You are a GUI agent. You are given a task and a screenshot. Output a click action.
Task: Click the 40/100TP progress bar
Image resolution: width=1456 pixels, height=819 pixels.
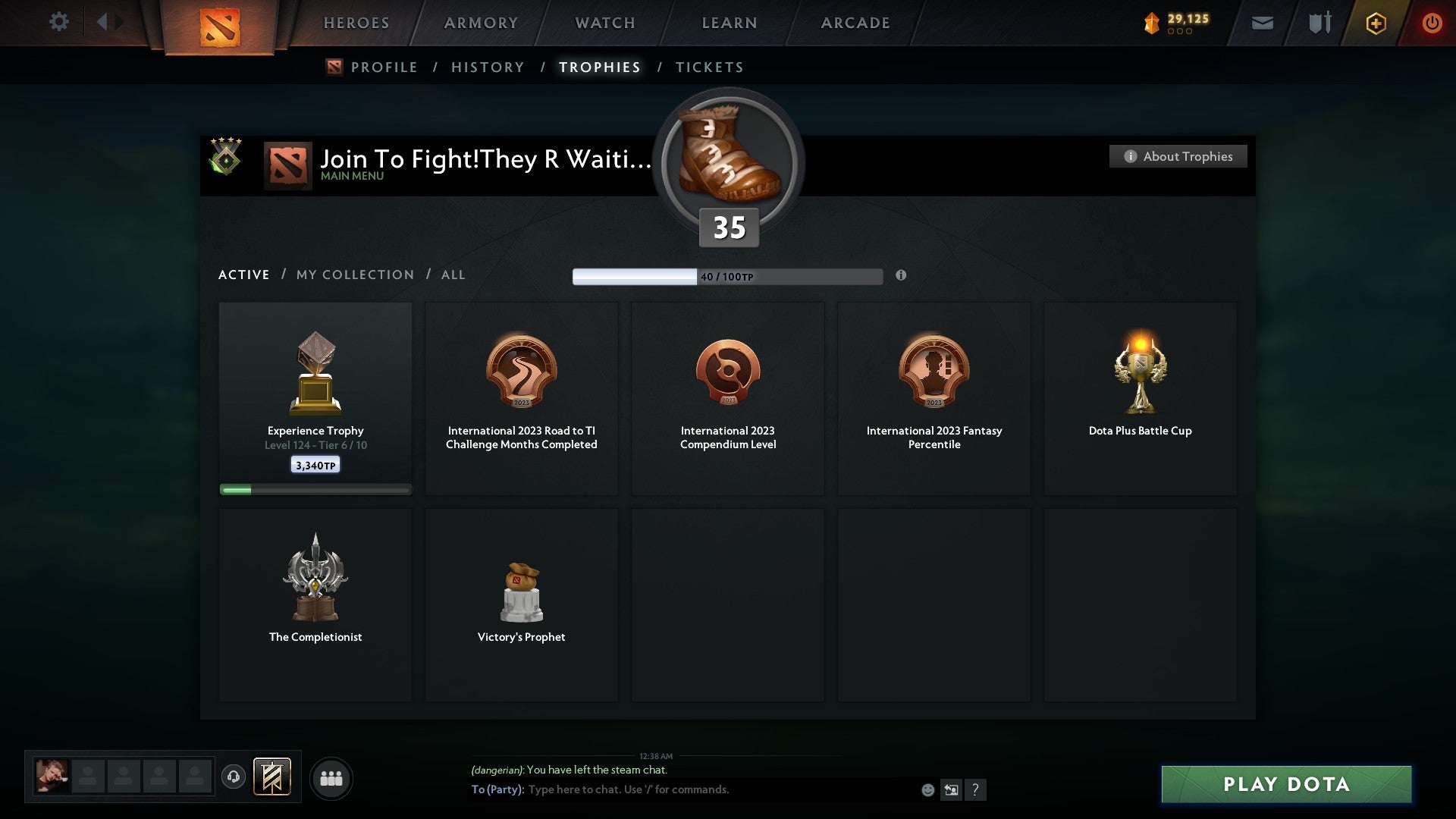pyautogui.click(x=727, y=275)
